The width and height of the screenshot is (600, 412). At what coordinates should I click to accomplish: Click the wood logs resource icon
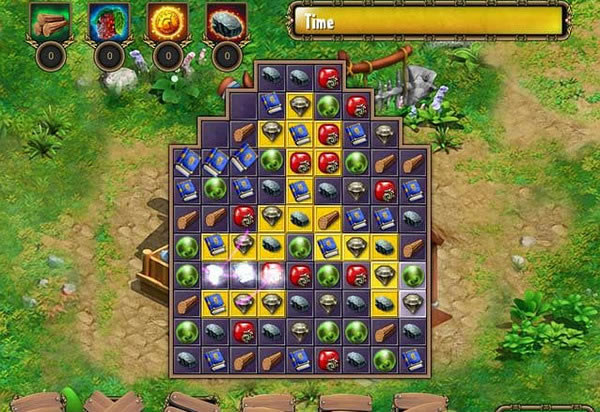pos(48,22)
